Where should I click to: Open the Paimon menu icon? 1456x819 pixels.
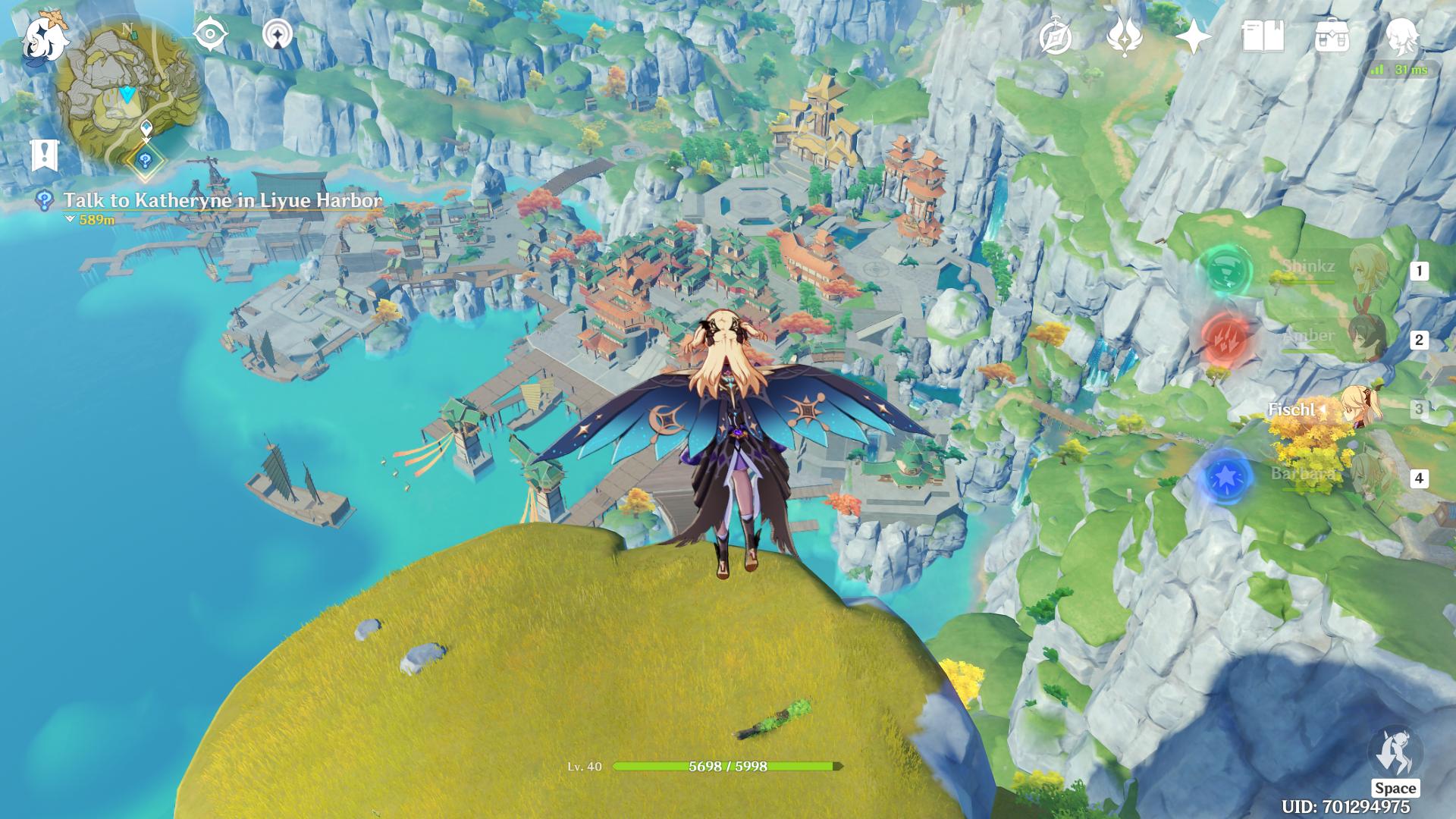tap(44, 38)
